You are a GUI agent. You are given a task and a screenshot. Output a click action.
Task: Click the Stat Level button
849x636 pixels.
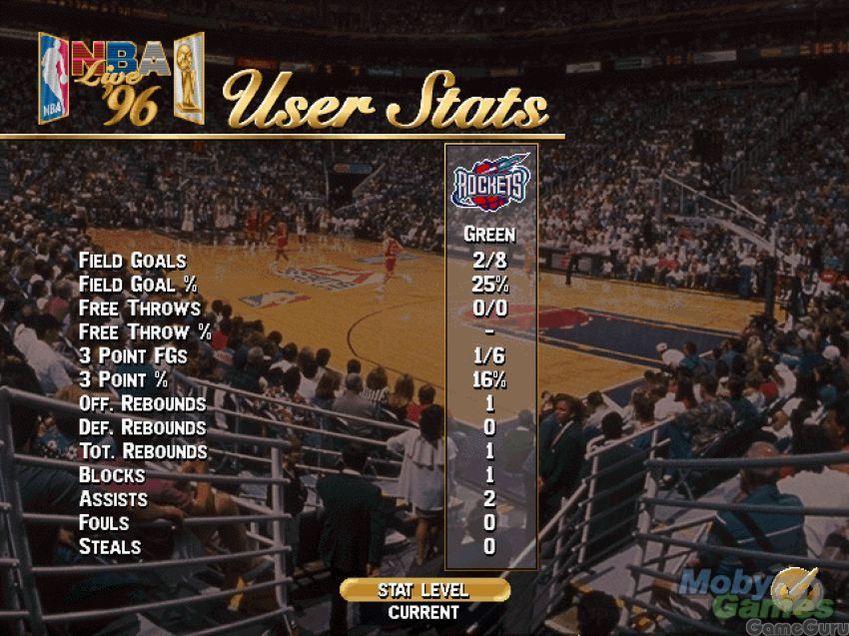(x=424, y=590)
